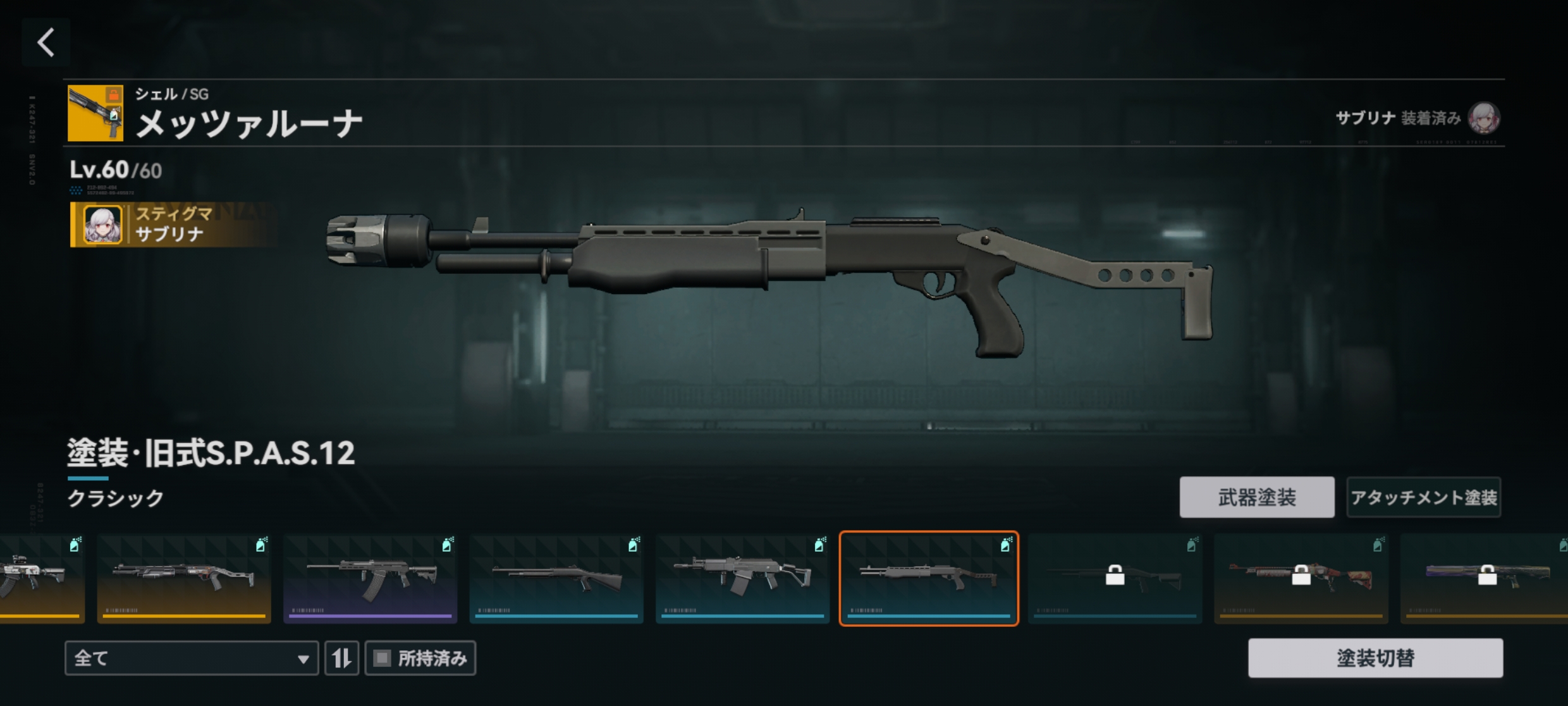Viewport: 1568px width, 706px height.
Task: Choose the highlighted 旧式S.P.A.S.12 skin thumbnail
Action: (x=928, y=578)
